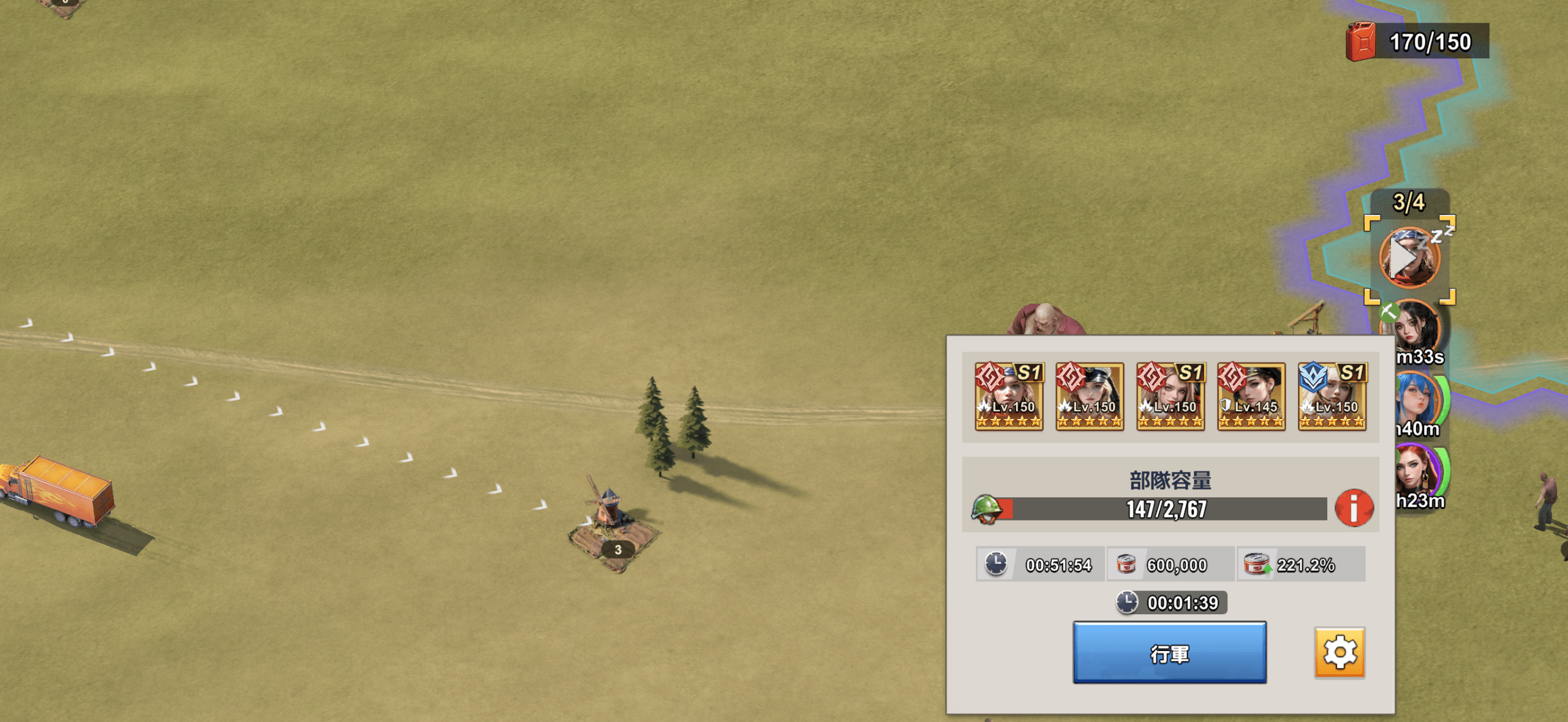The image size is (1568, 722).
Task: Select the sleeping idle squad portrait
Action: [x=1409, y=258]
